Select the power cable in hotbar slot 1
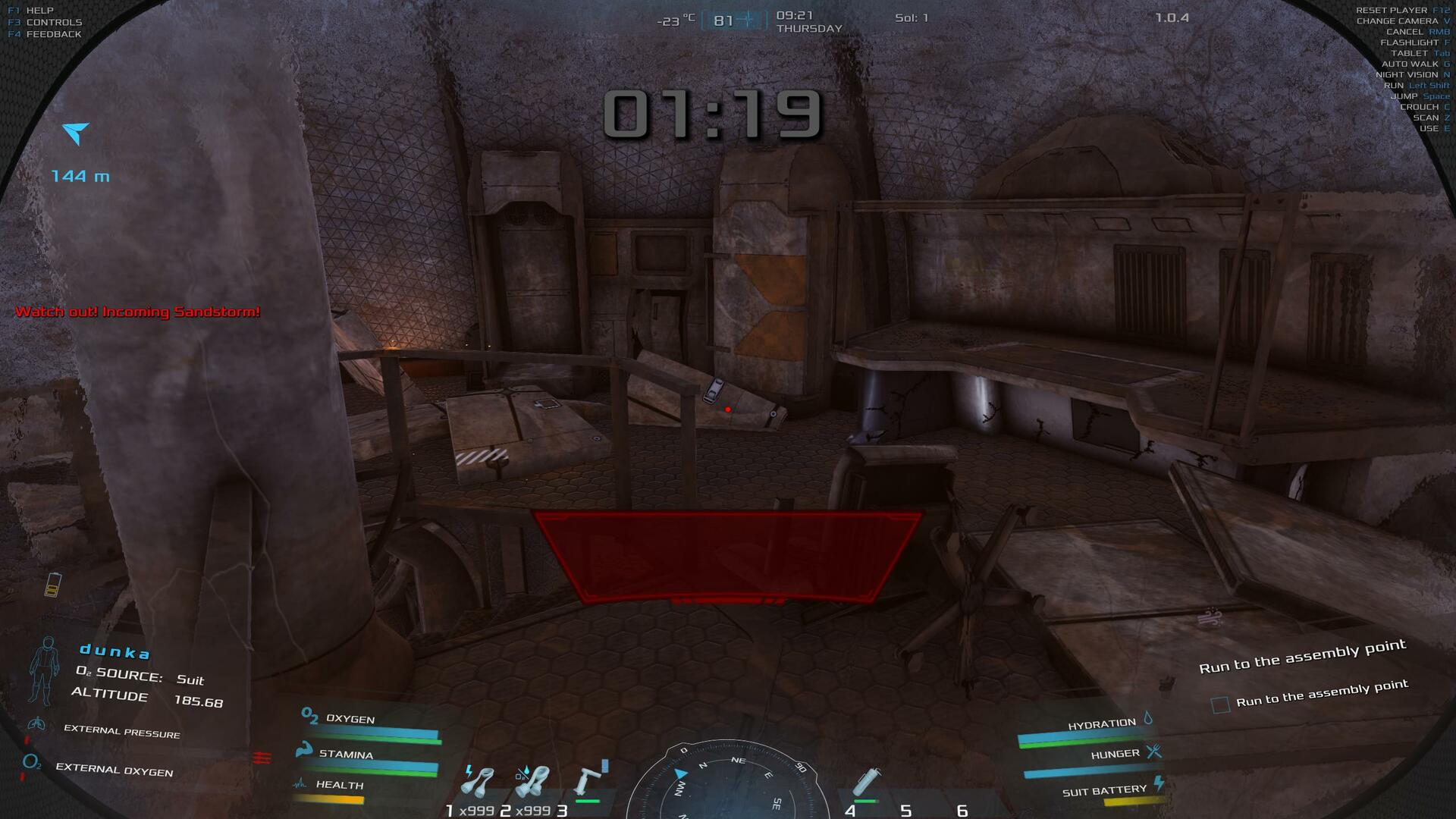The image size is (1456, 819). pos(477,783)
